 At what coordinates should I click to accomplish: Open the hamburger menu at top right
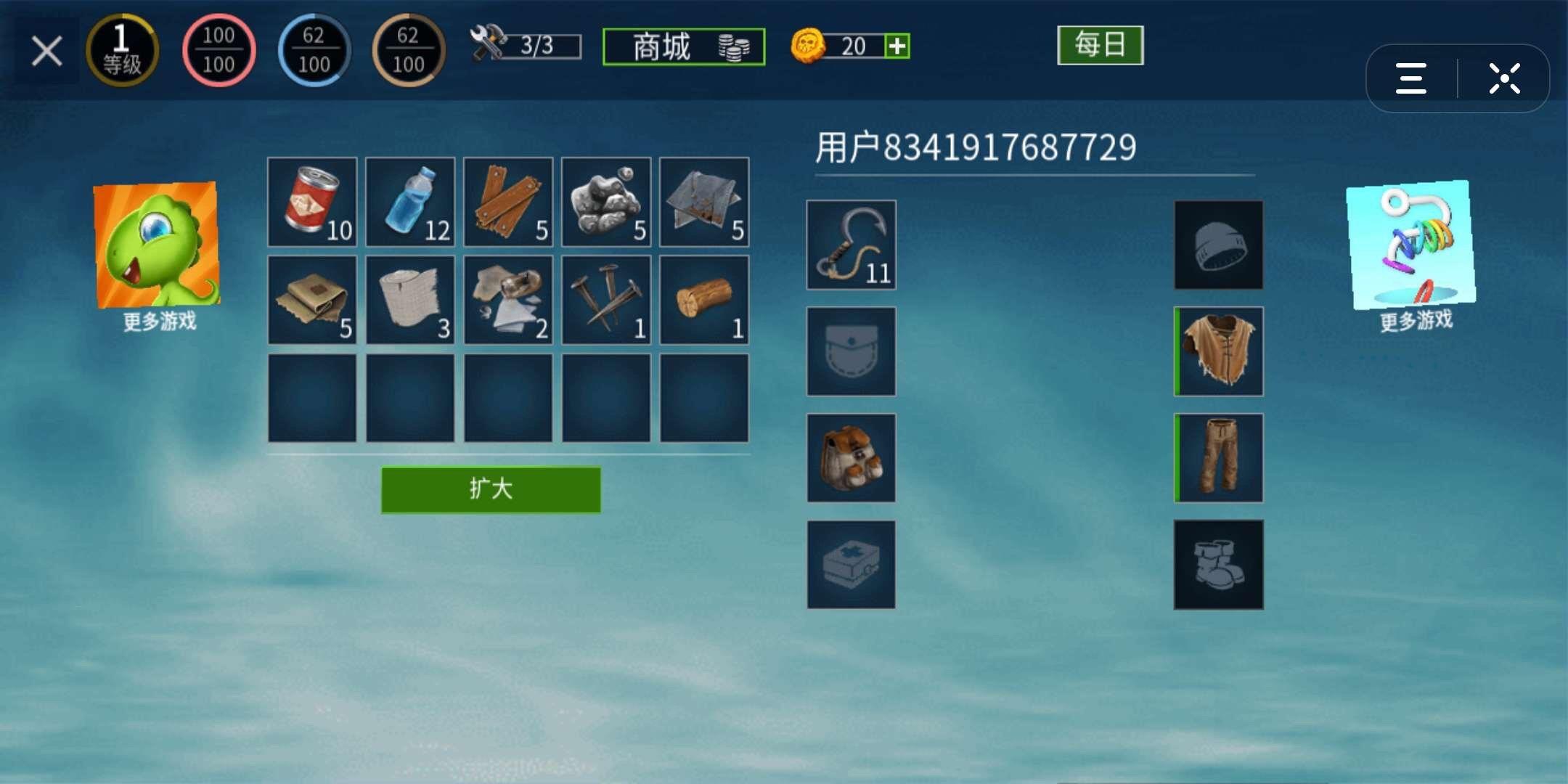(x=1410, y=78)
